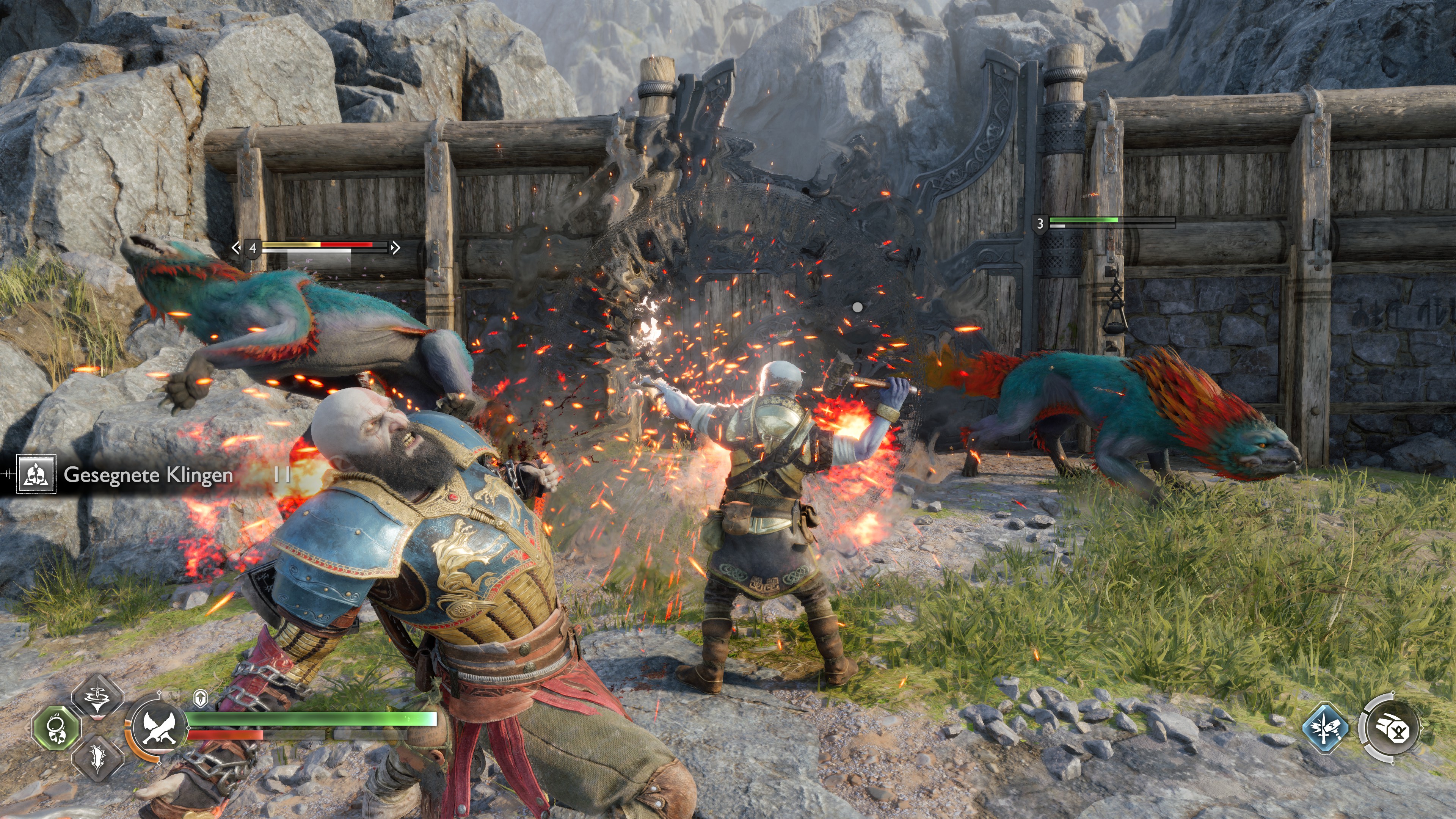The height and width of the screenshot is (819, 1456).
Task: Switch target with the right arrow marker
Action: 395,247
